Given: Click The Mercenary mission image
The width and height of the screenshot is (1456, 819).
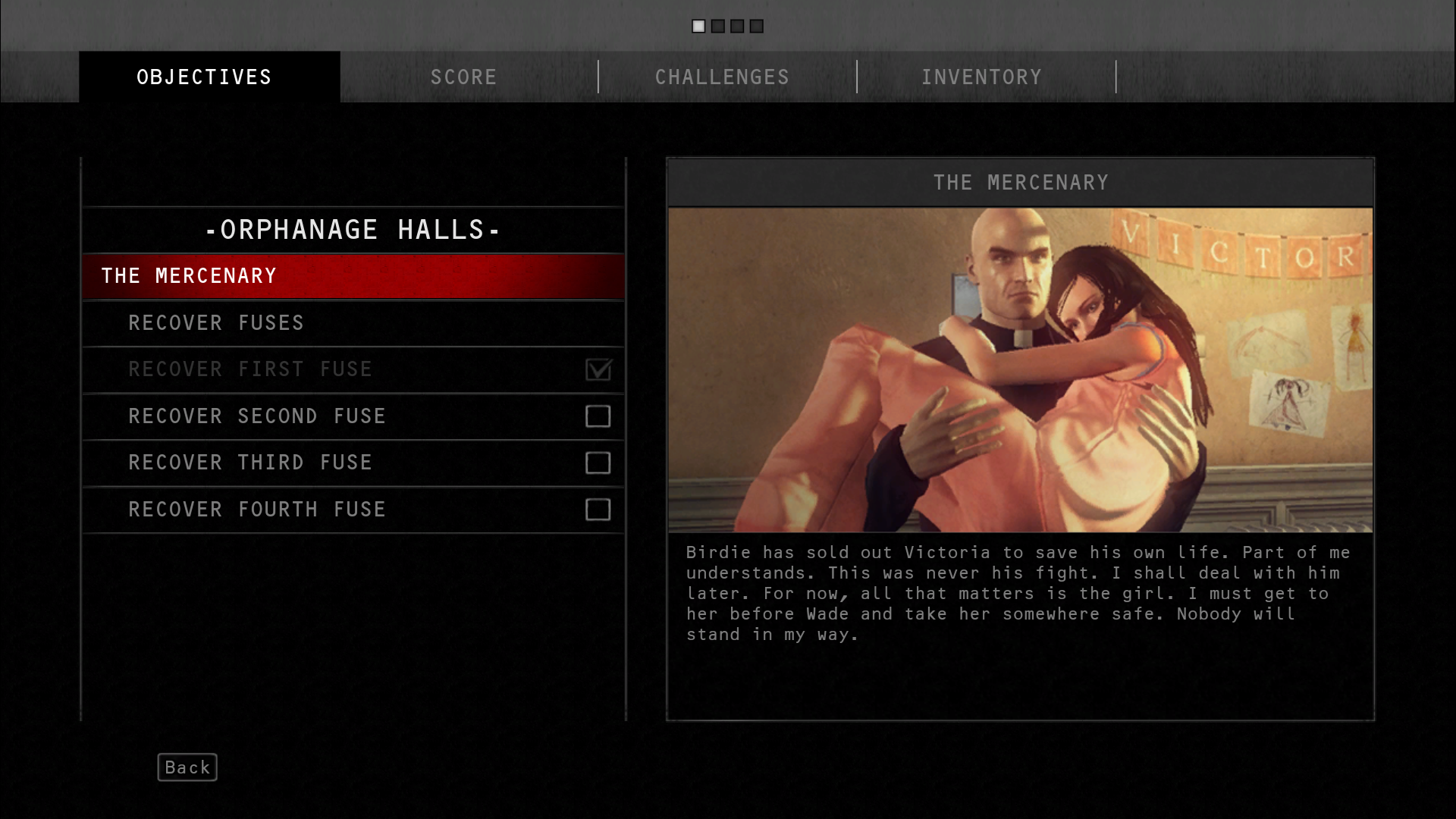Looking at the screenshot, I should [1020, 369].
